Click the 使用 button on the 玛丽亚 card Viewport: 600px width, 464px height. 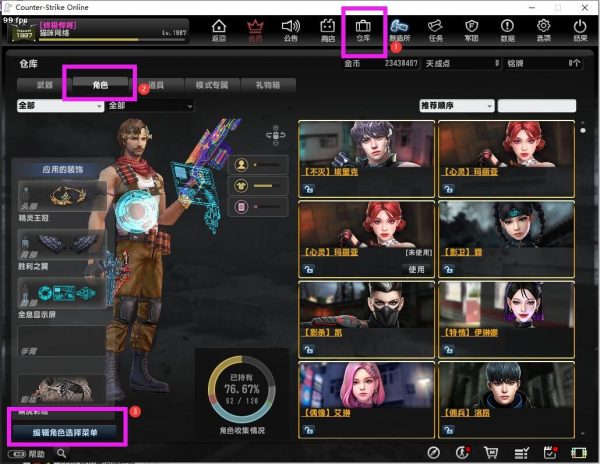coord(417,269)
